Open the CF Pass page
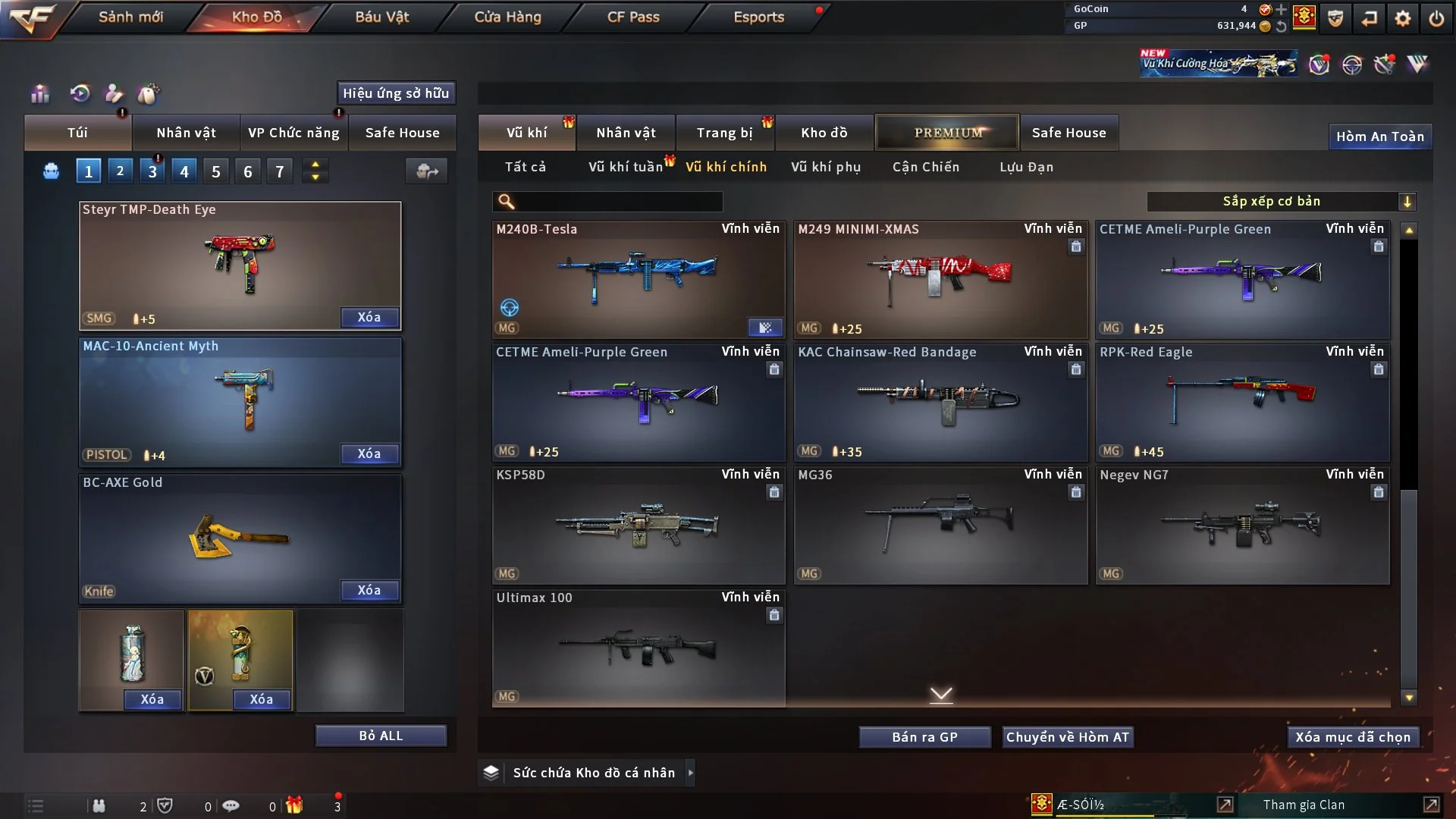The image size is (1456, 819). click(x=633, y=17)
